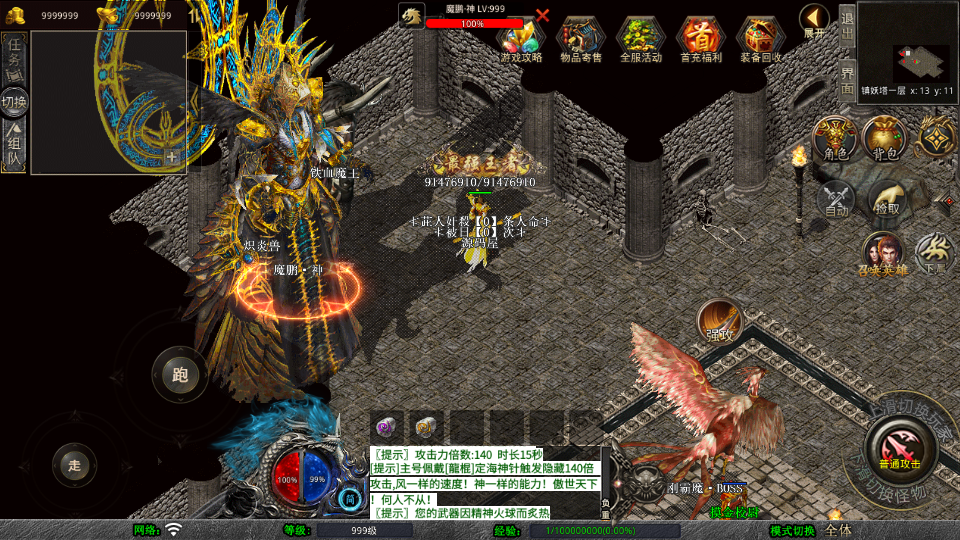Tap the 拾取 pickup button
The height and width of the screenshot is (540, 960).
[x=887, y=198]
